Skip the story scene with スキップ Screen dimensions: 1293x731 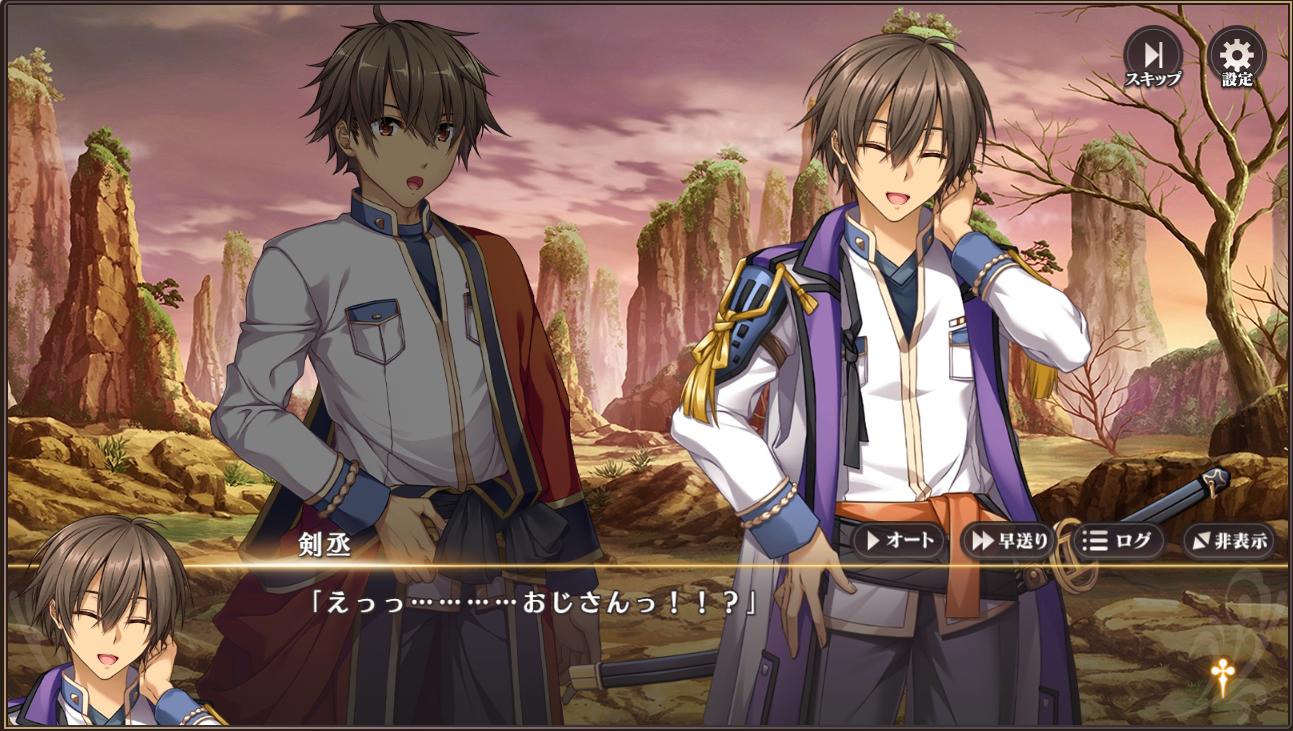1152,56
